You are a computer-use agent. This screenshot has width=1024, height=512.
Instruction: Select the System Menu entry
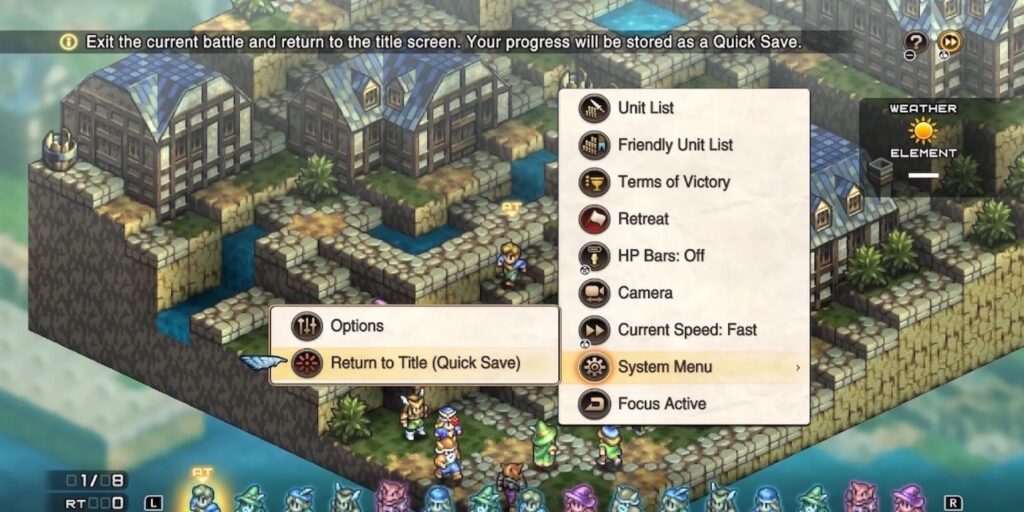pos(665,367)
